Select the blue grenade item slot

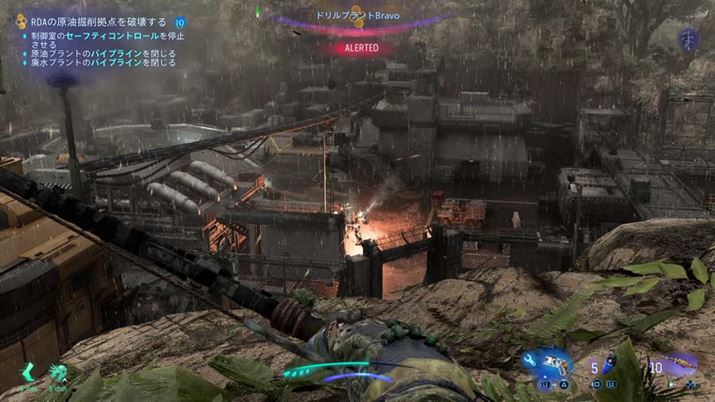pos(611,366)
